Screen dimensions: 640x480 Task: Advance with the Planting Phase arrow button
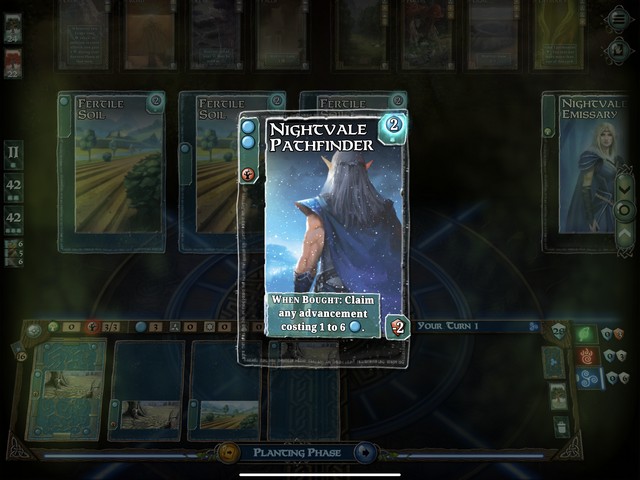[364, 453]
